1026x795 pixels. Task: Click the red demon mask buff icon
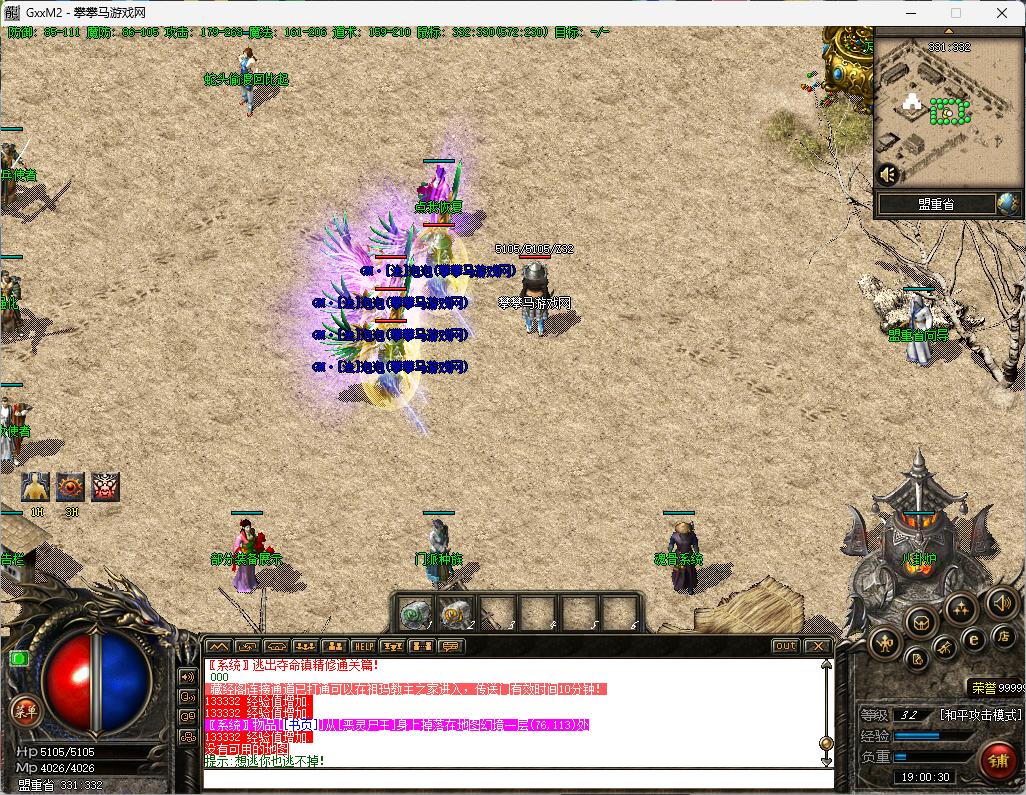105,487
